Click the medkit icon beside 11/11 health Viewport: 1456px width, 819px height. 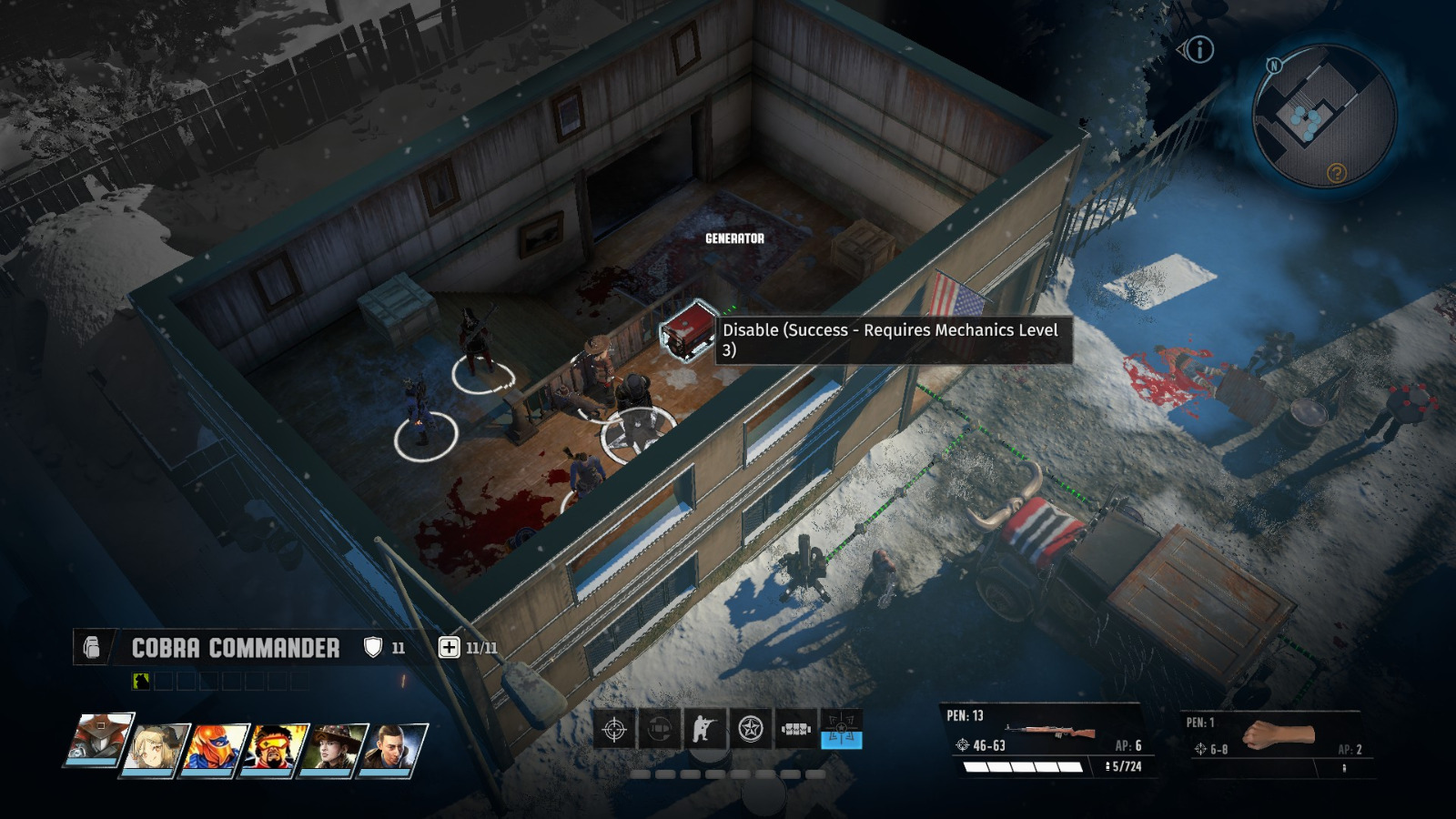(x=450, y=646)
